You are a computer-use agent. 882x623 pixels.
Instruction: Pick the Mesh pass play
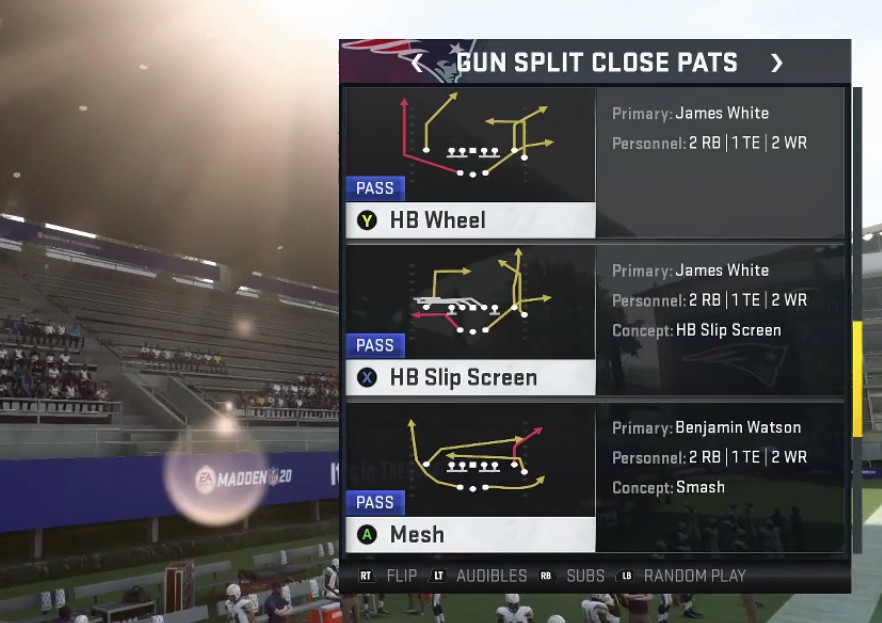pos(470,476)
